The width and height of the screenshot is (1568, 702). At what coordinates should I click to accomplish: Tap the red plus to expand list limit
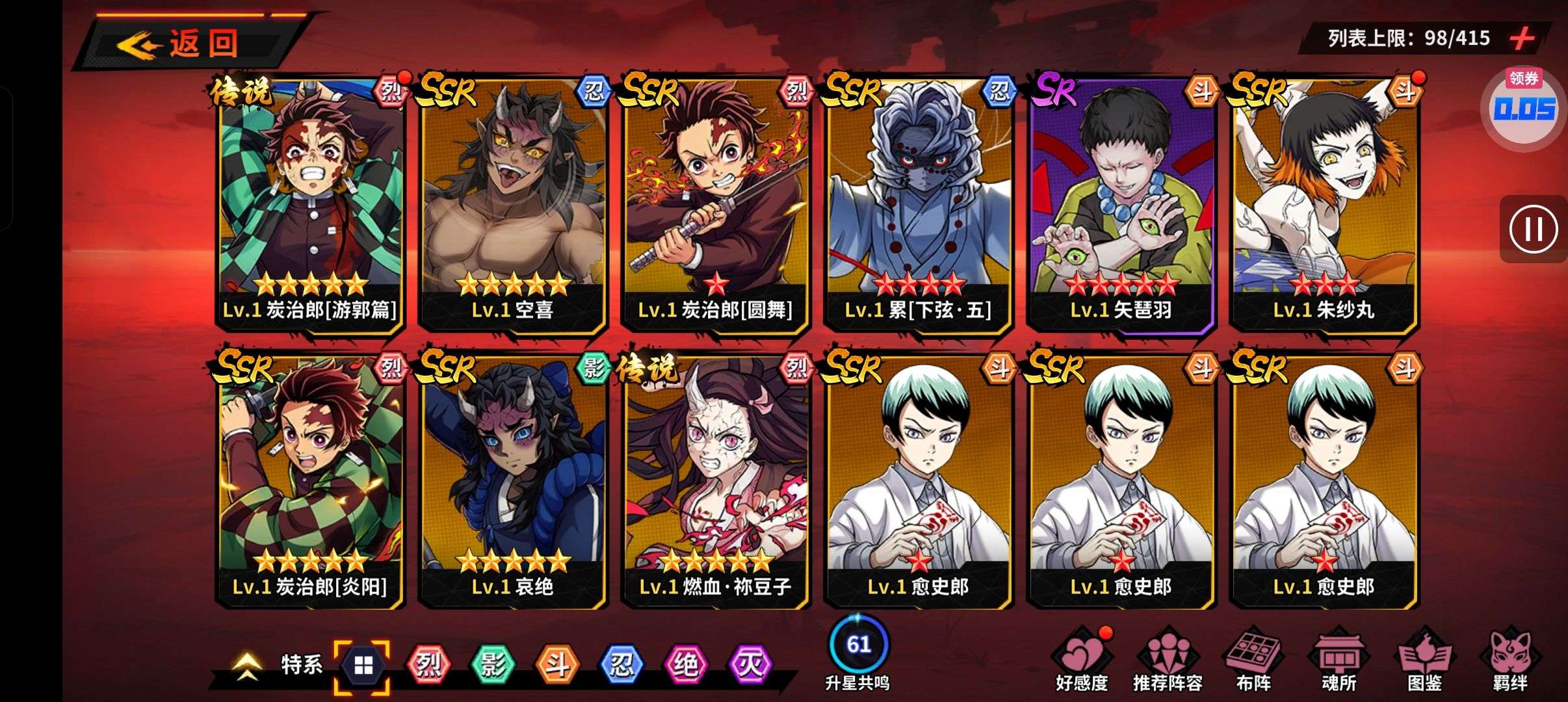pos(1522,38)
